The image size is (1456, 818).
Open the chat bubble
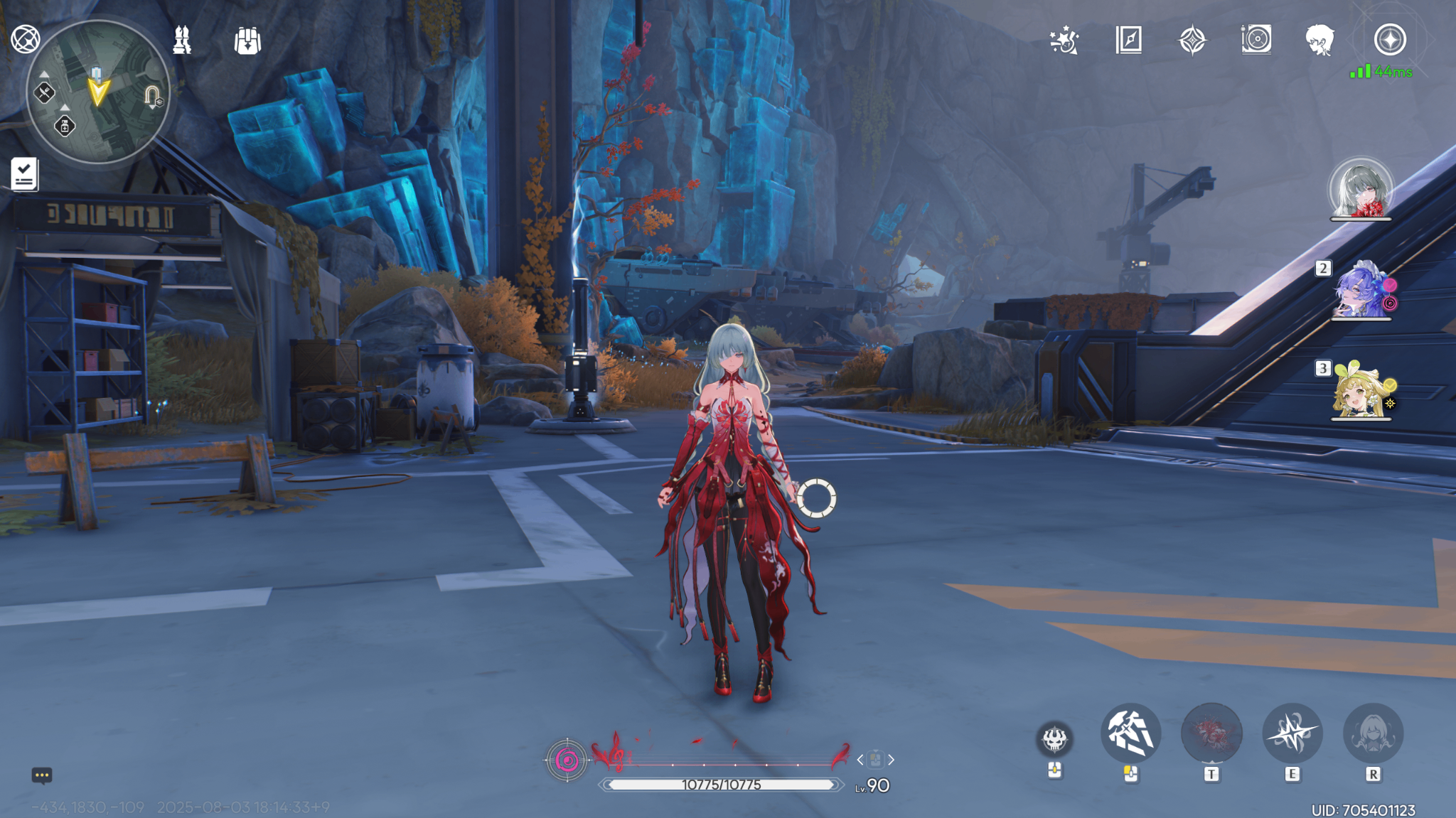(42, 775)
